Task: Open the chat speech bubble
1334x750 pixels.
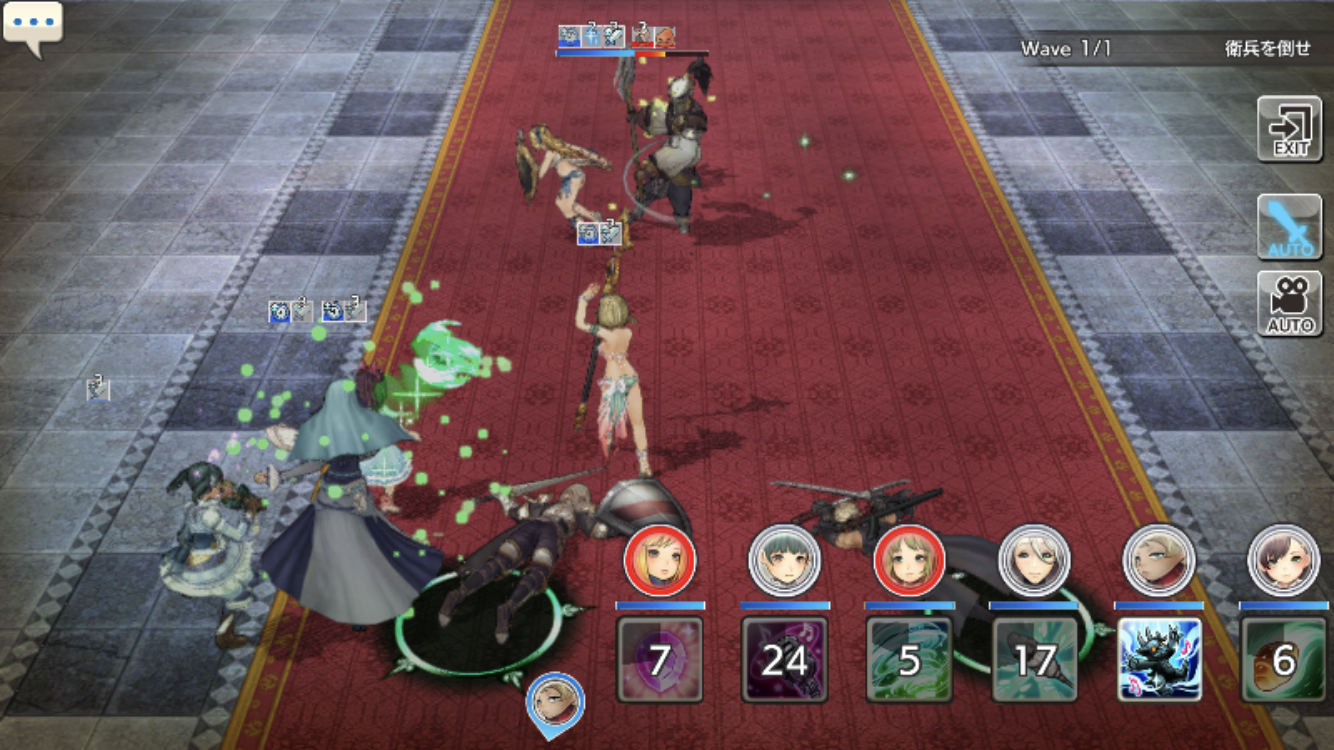Action: [x=32, y=26]
